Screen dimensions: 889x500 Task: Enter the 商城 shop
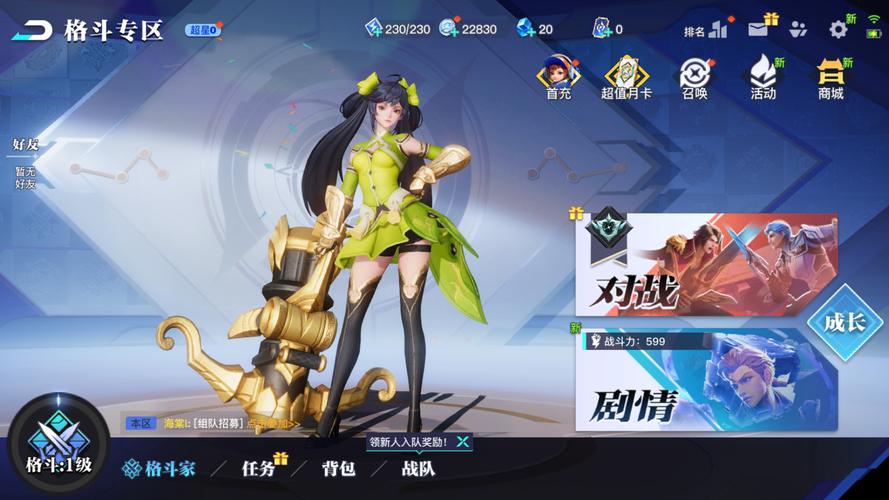click(x=831, y=77)
